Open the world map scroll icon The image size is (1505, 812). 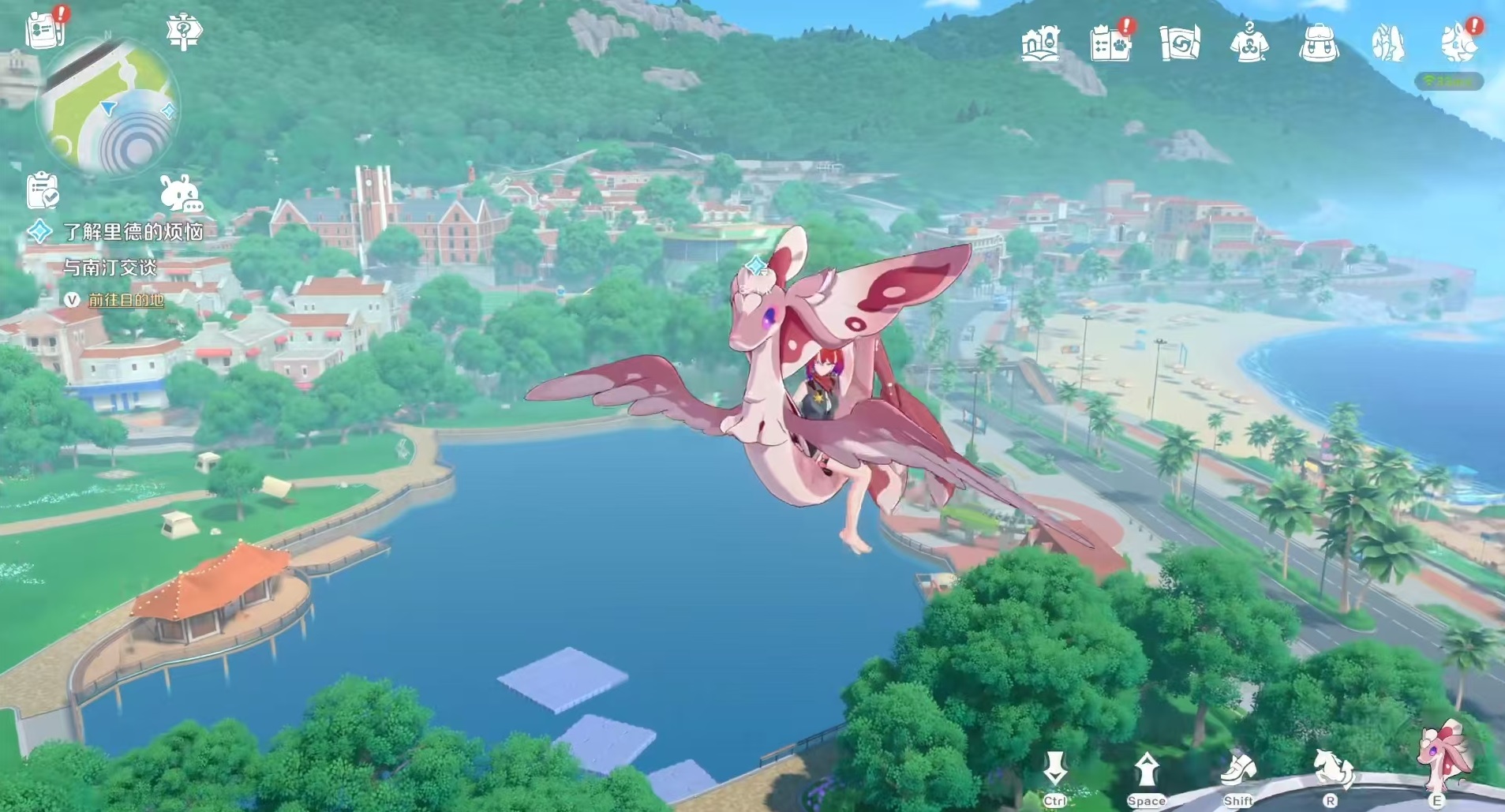click(x=1180, y=43)
